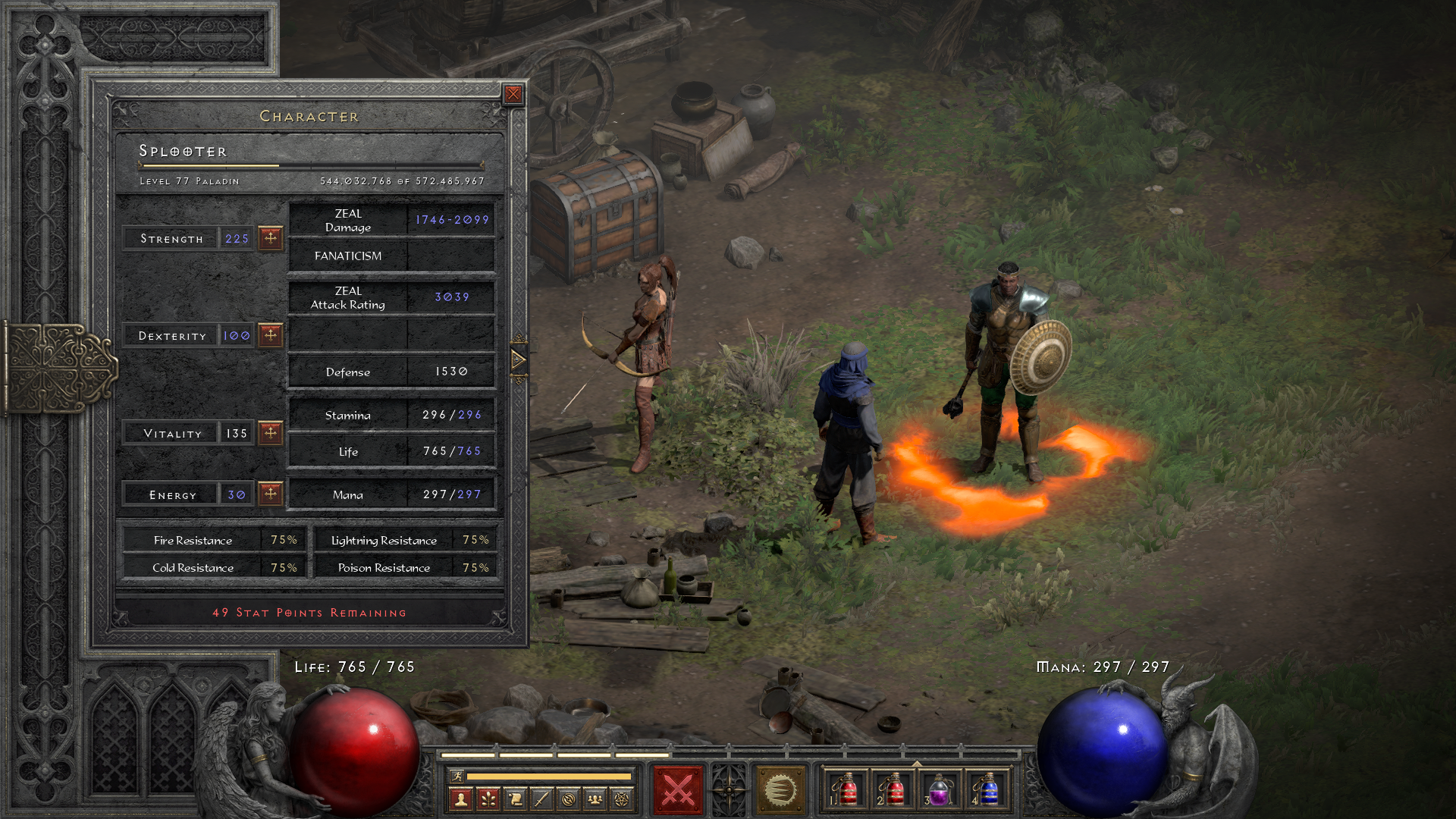Open the Character screen bust icon

tap(461, 799)
